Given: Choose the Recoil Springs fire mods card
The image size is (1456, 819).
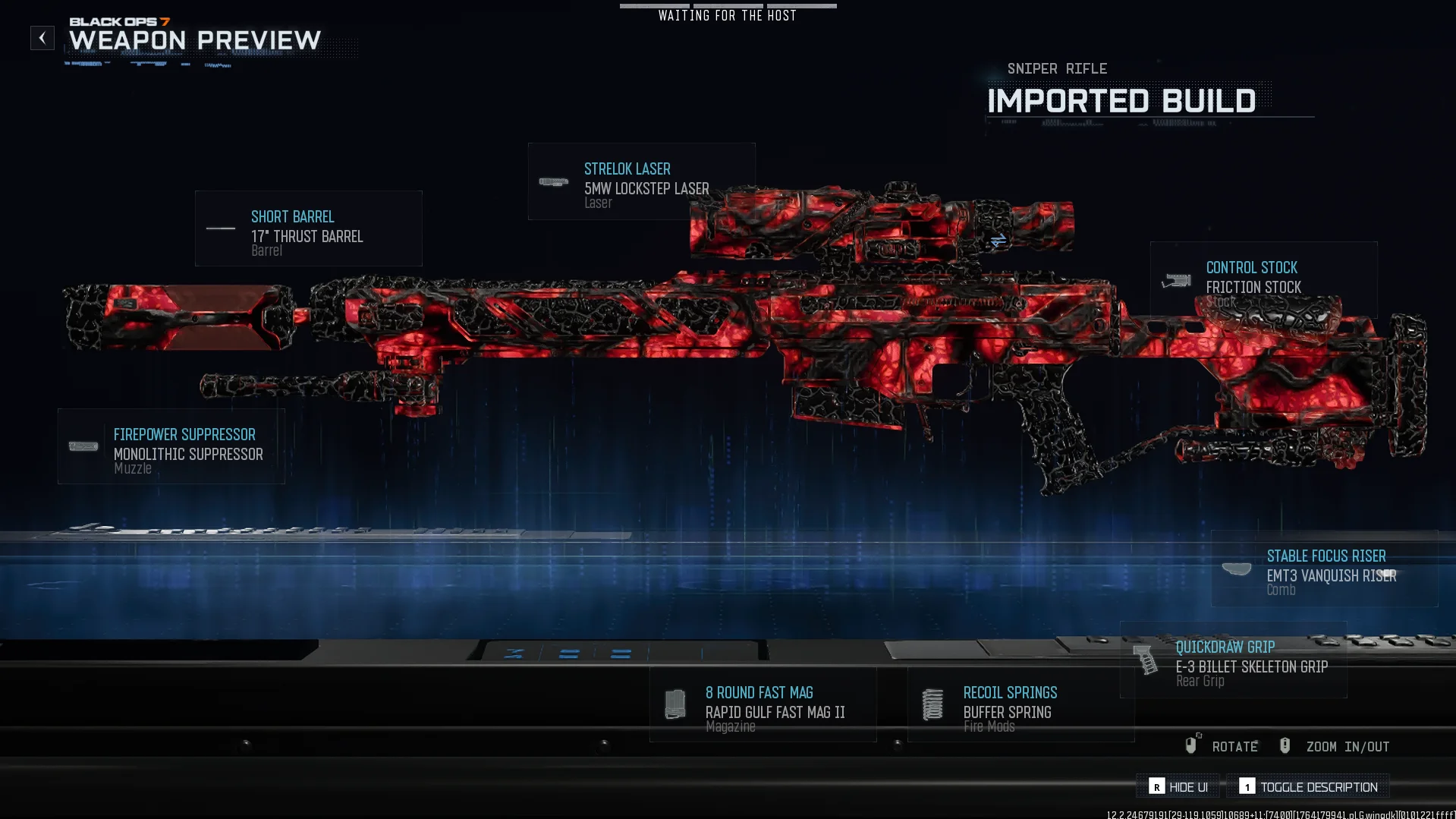Looking at the screenshot, I should click(x=1020, y=704).
